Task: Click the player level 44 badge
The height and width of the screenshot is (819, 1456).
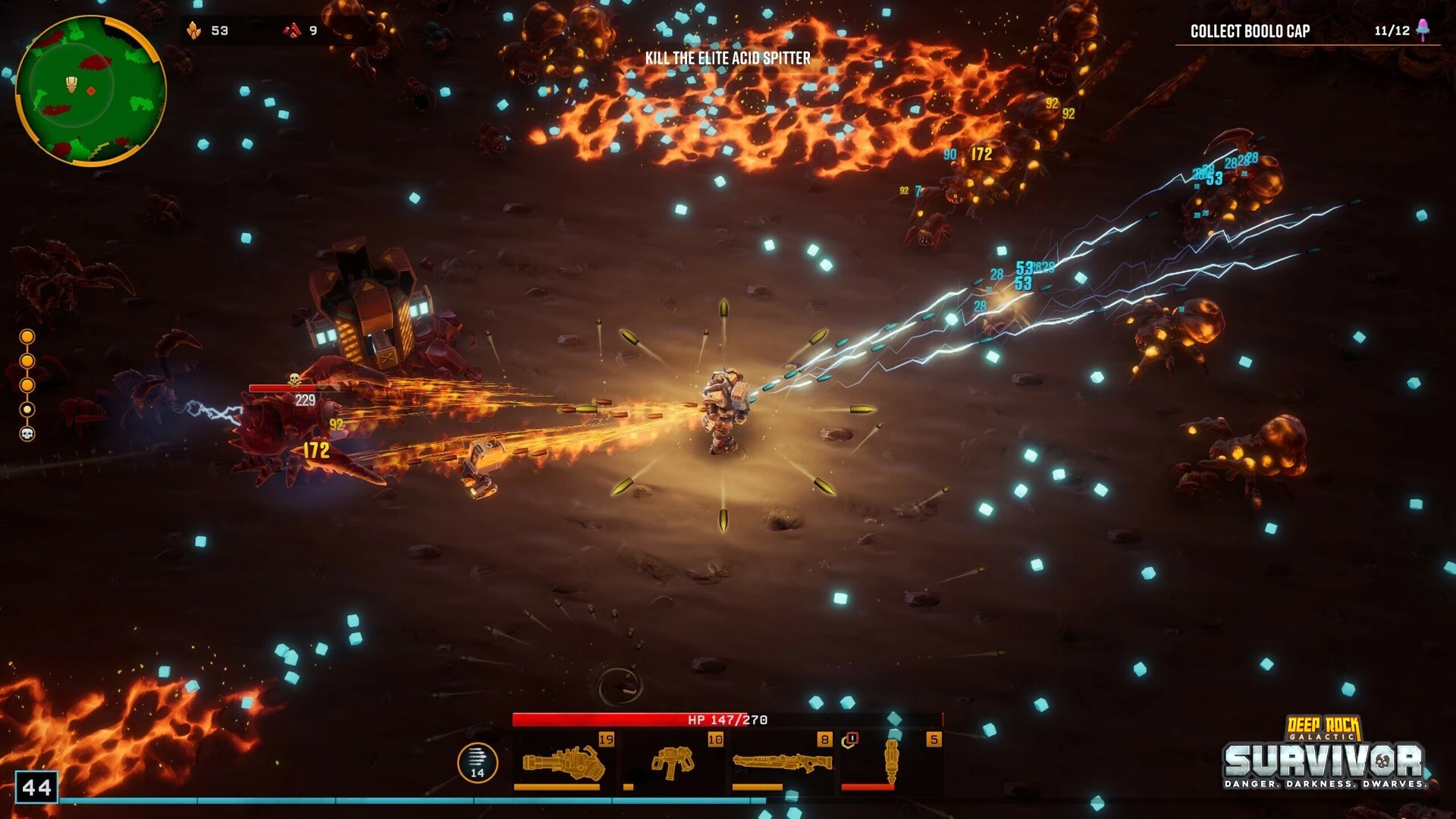Action: [x=36, y=787]
